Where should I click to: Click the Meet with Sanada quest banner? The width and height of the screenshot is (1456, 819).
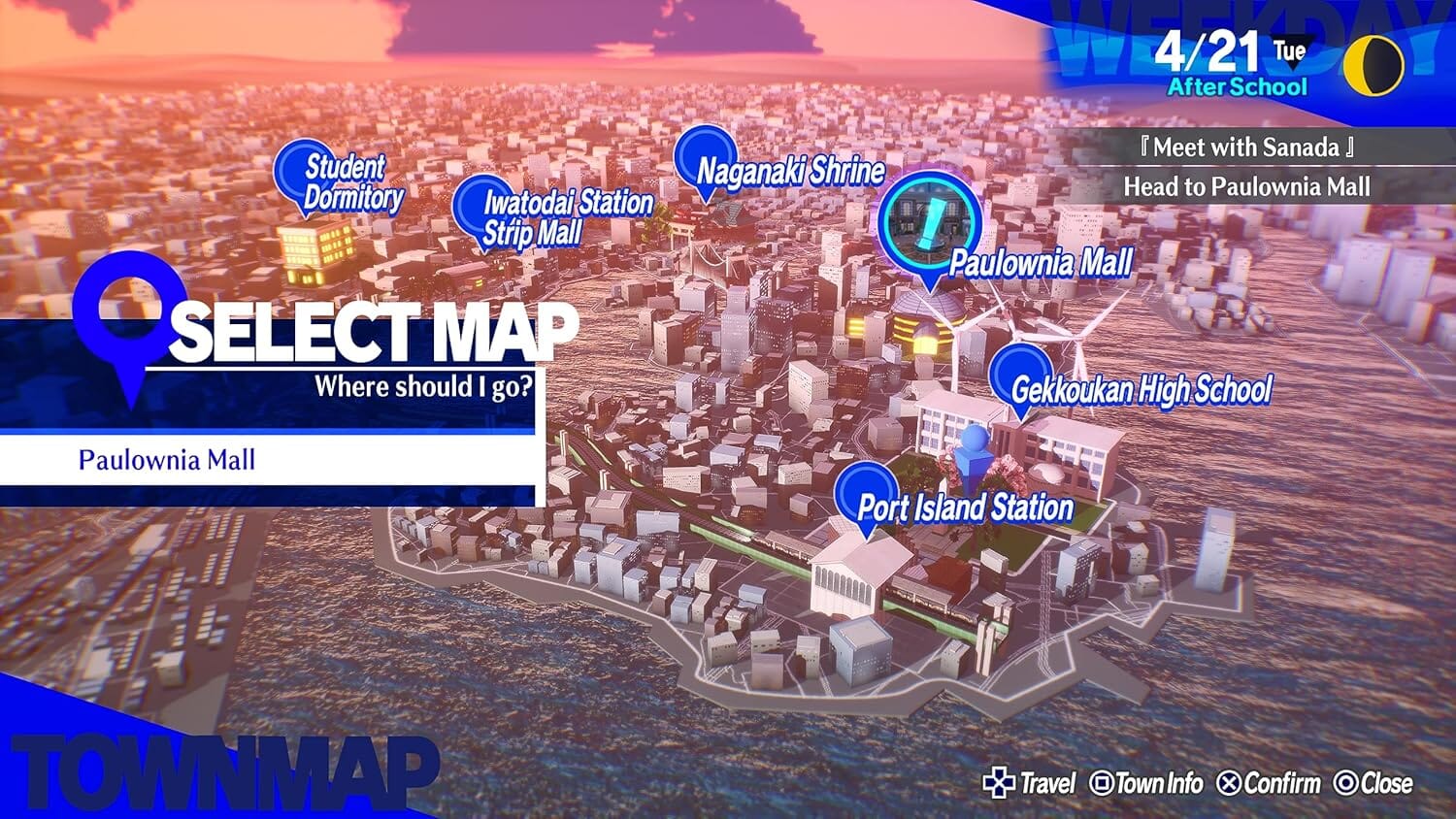pos(1245,148)
